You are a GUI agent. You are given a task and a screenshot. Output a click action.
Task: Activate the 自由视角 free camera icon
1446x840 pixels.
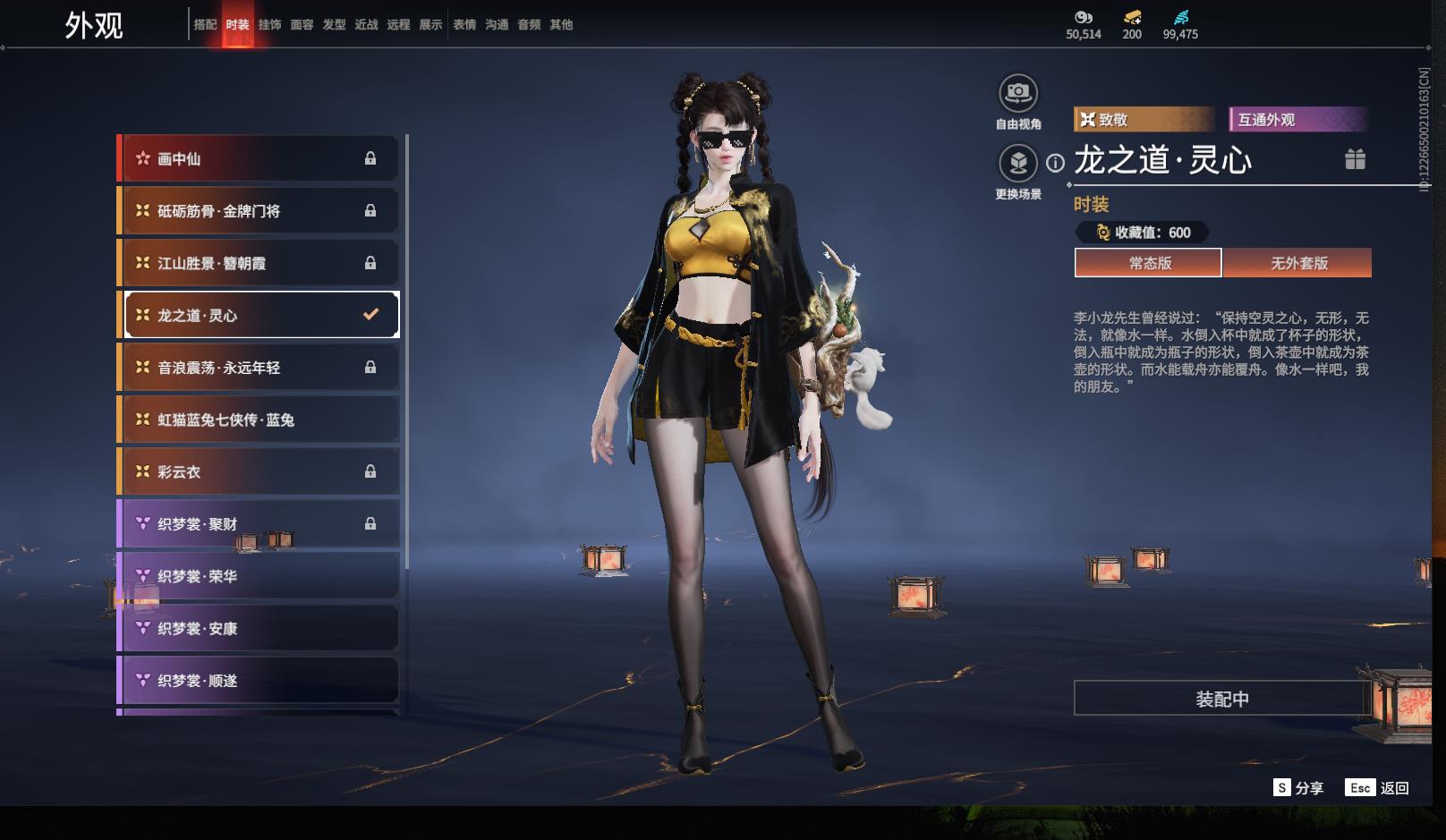click(x=1017, y=93)
